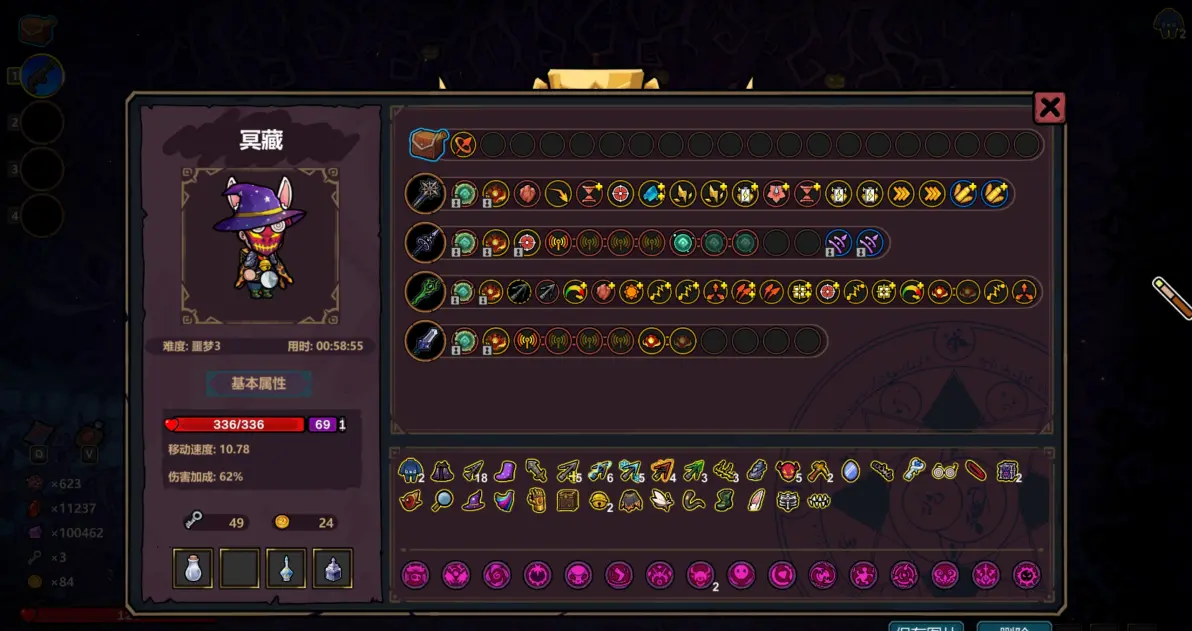The image size is (1192, 631).
Task: Pick the purple wizard hat relic
Action: pos(473,501)
